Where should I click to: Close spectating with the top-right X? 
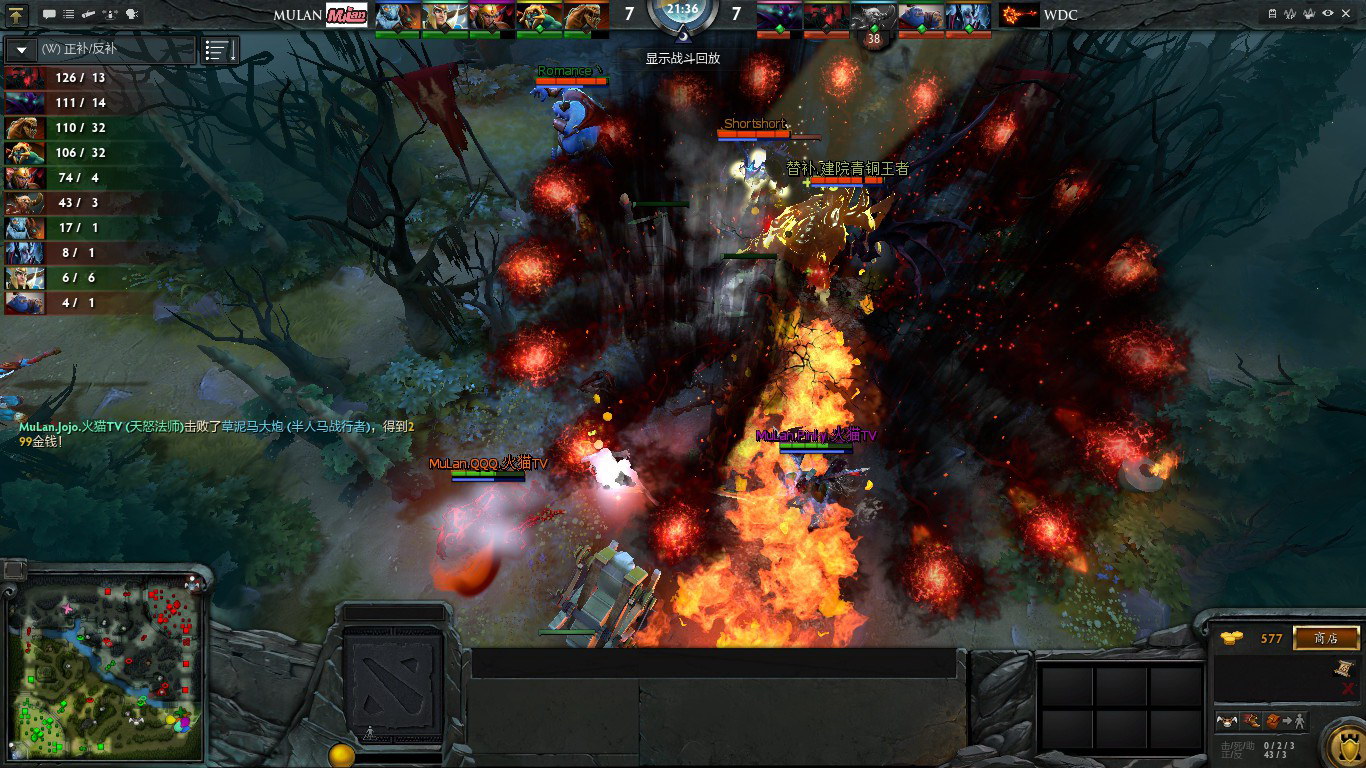tap(1347, 14)
